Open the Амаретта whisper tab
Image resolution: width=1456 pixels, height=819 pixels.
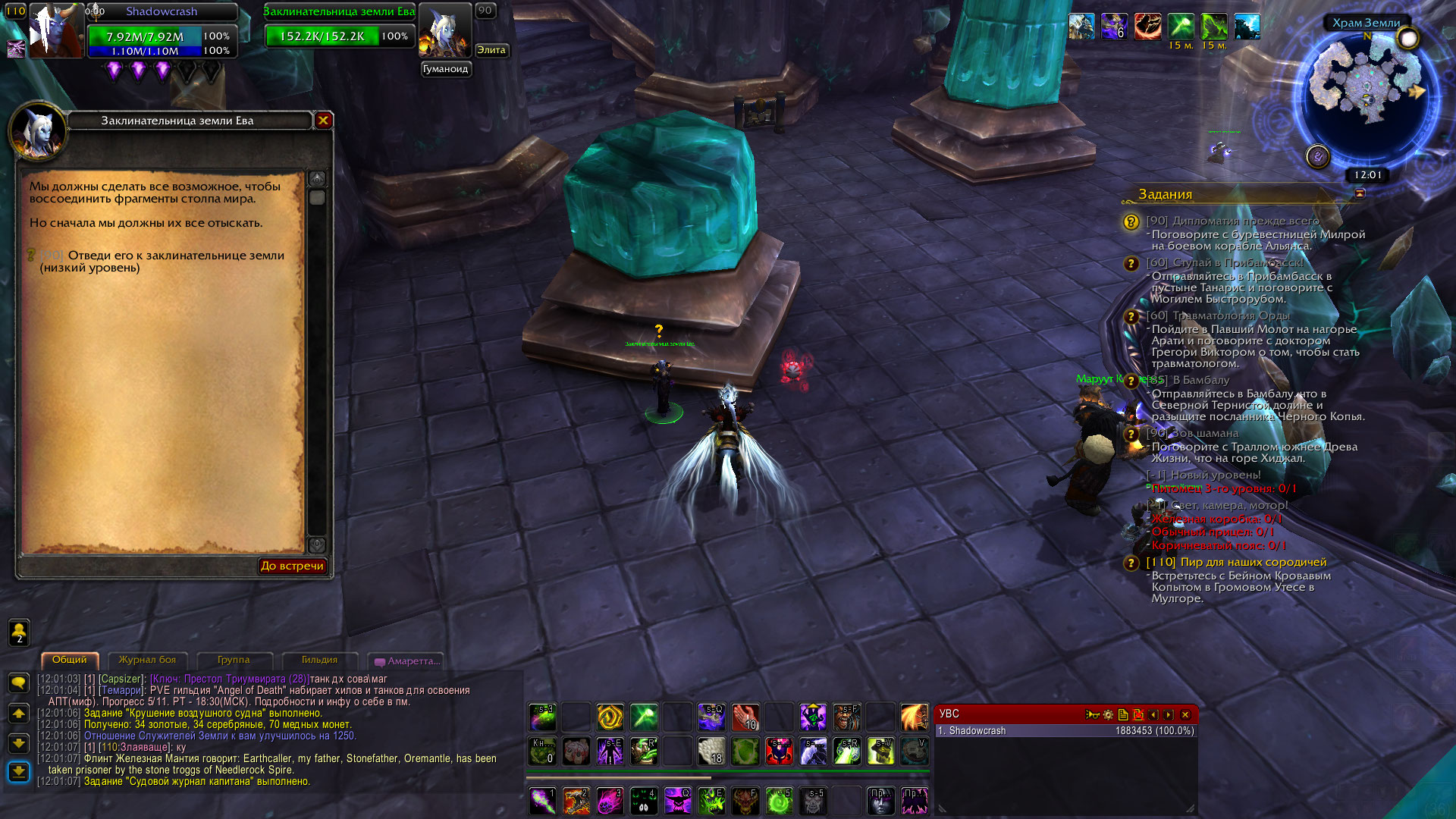[407, 661]
